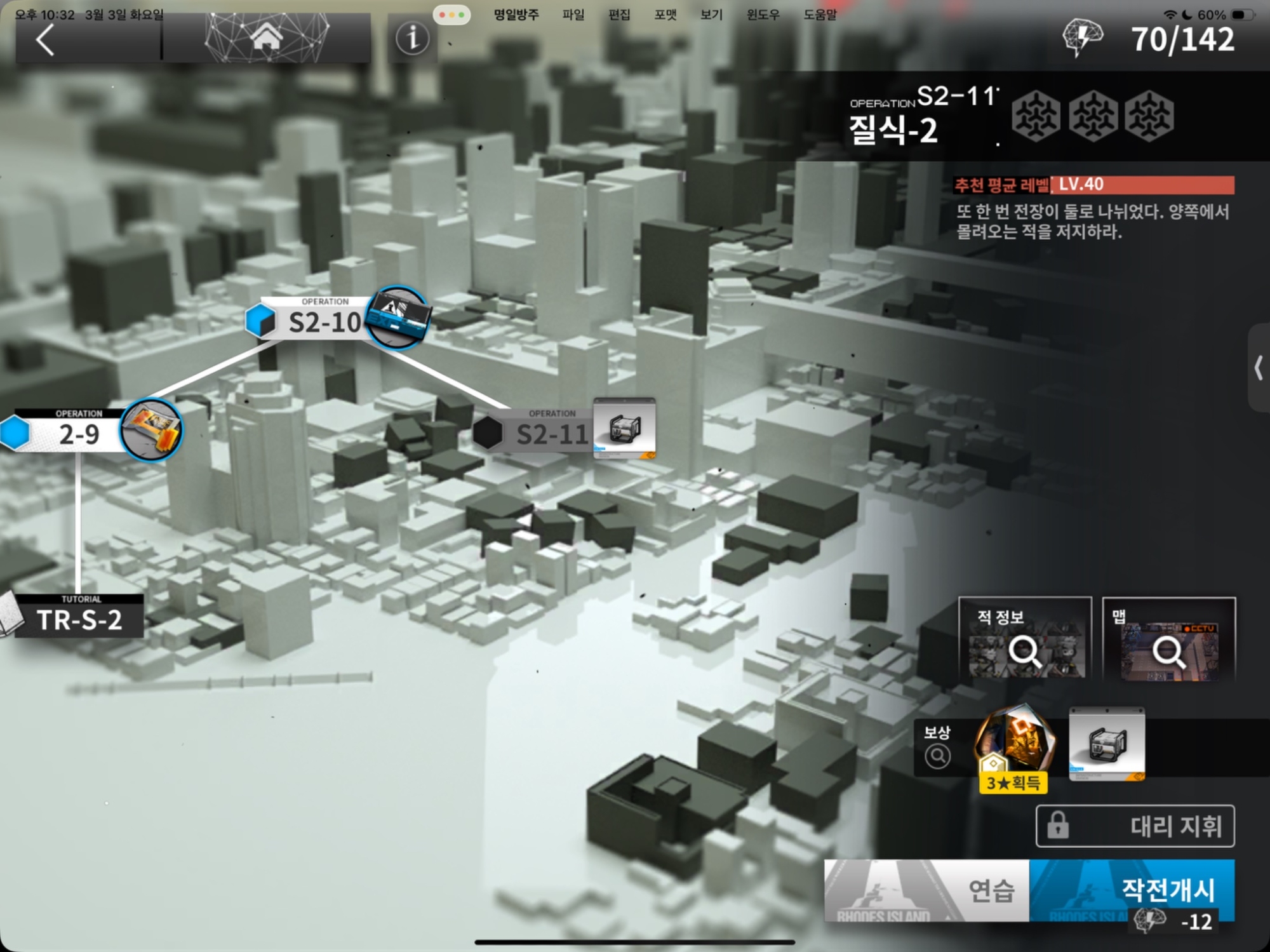Viewport: 1270px width, 952px height.
Task: Open the 도움말 help menu
Action: pyautogui.click(x=820, y=15)
